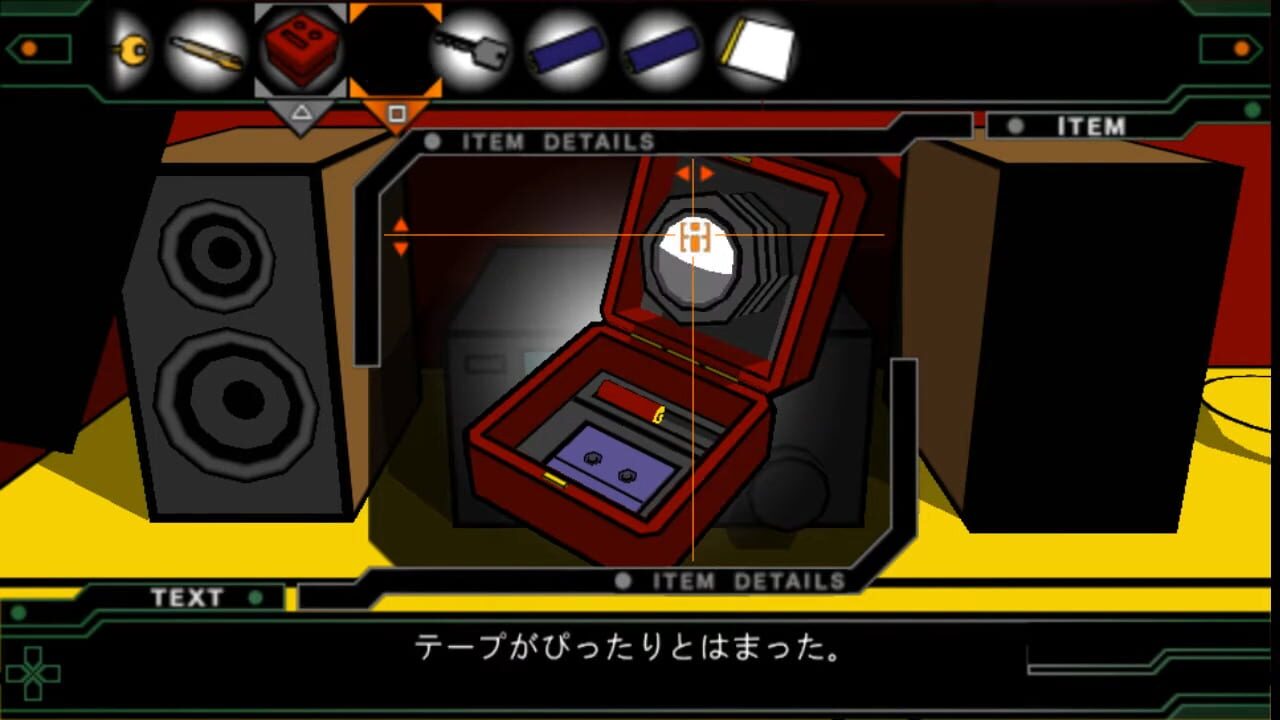
Task: Select the second blue battery item
Action: point(661,50)
